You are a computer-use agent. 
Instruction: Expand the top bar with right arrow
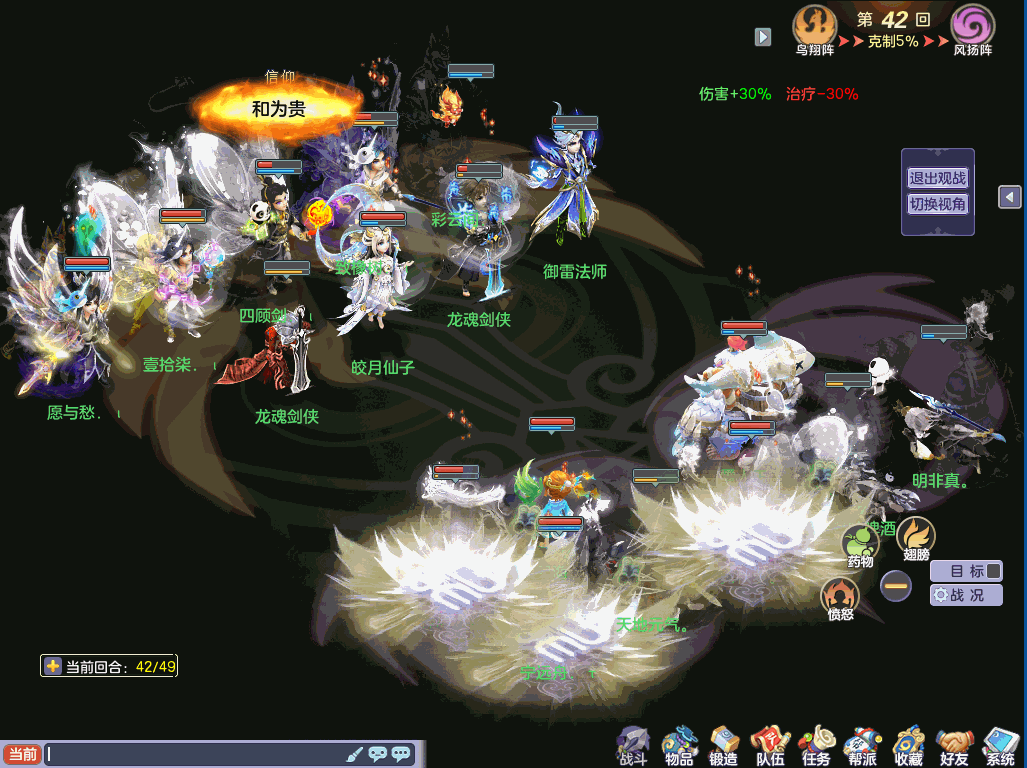coord(763,37)
